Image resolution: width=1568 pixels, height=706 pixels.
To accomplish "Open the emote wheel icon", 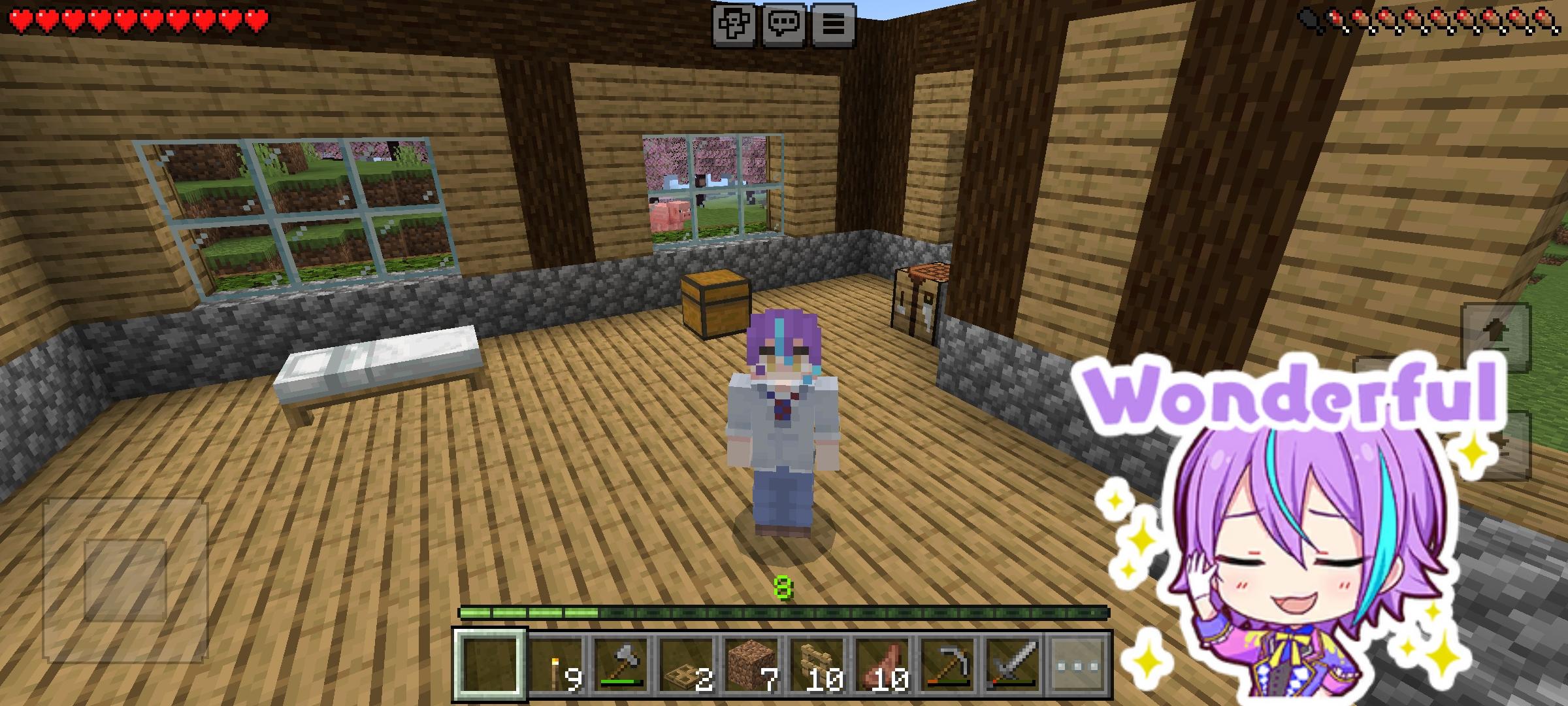I will [733, 25].
